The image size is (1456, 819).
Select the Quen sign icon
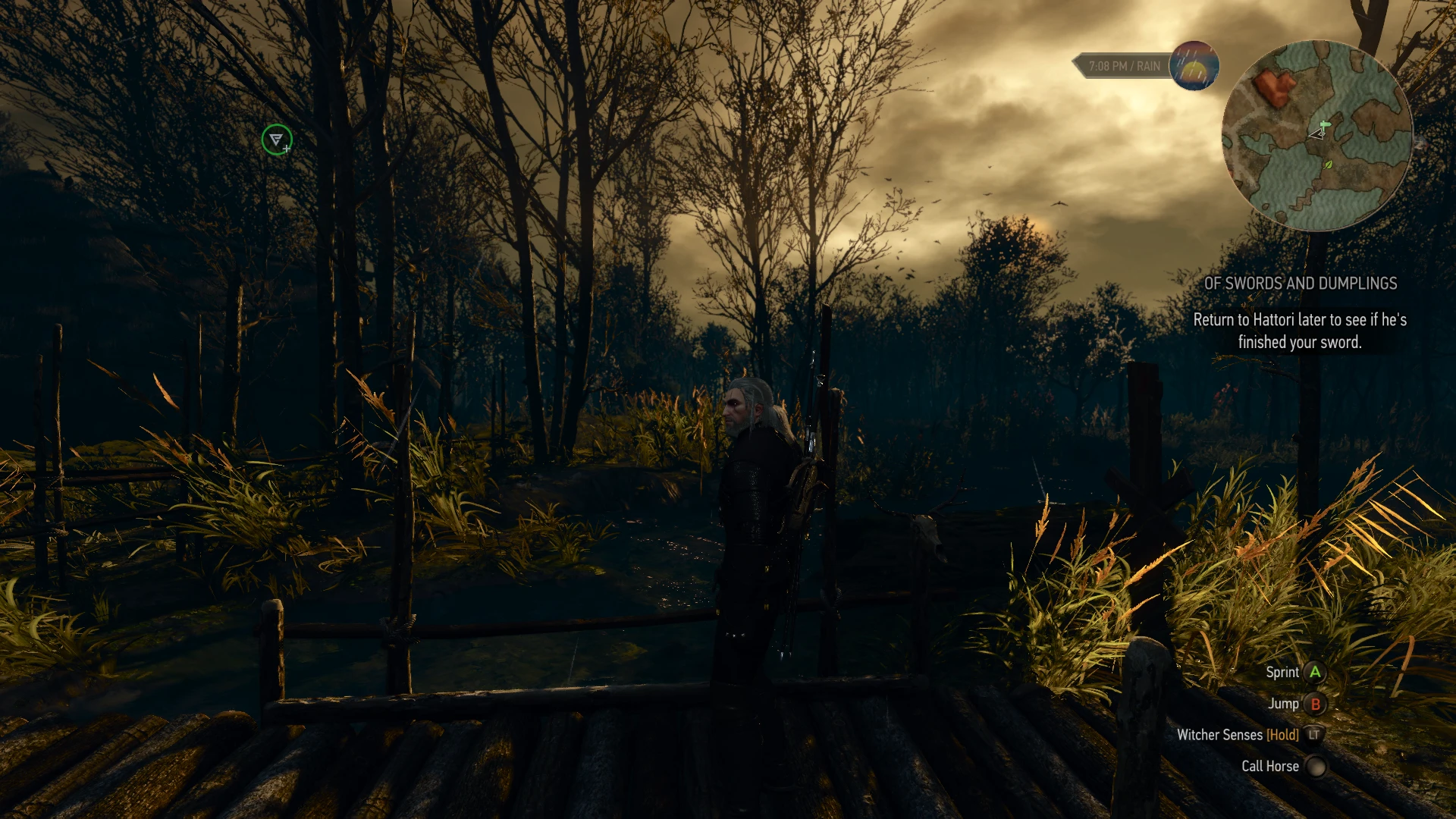click(x=278, y=140)
